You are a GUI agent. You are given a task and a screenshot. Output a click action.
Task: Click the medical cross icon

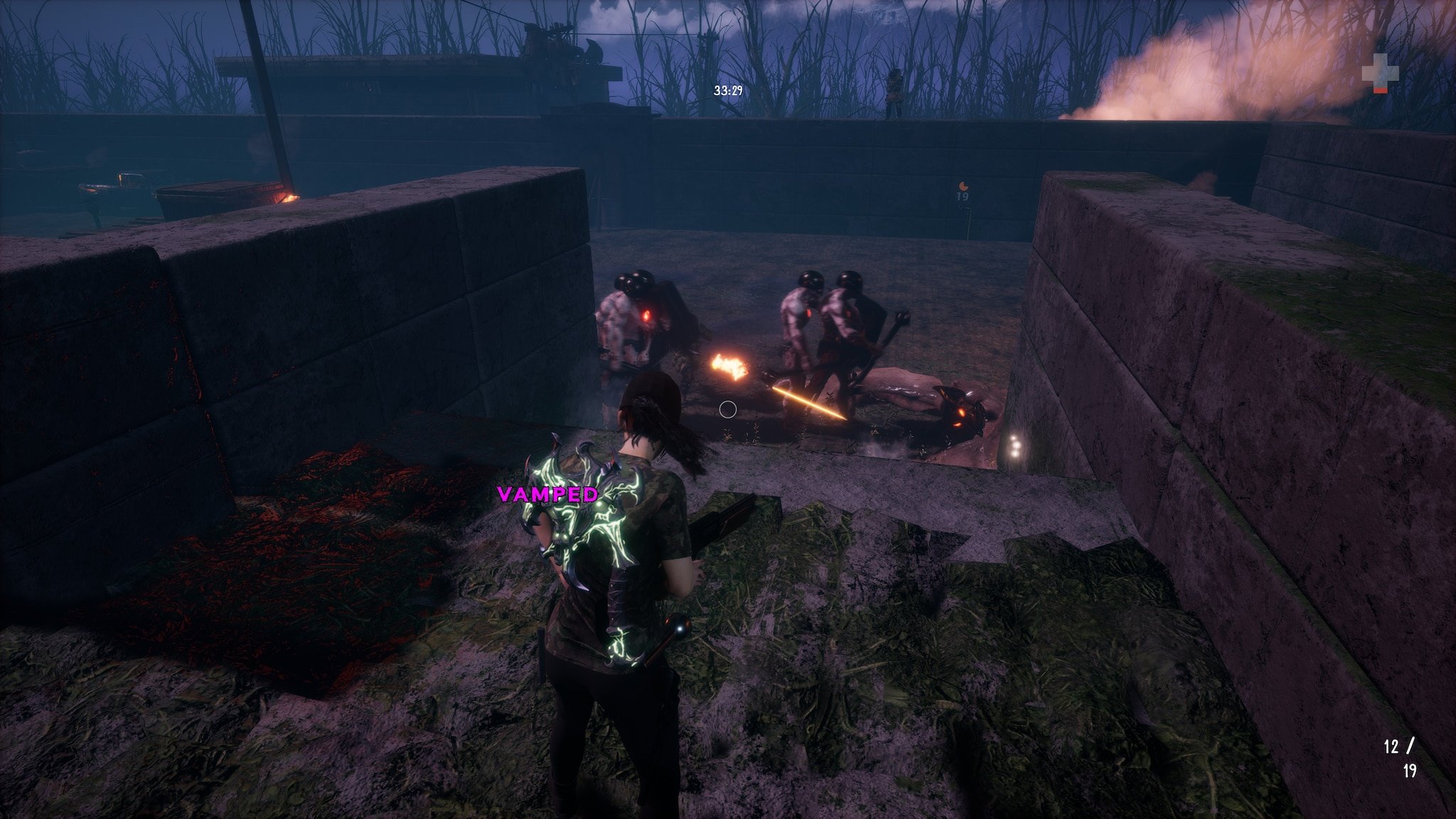[x=1380, y=73]
